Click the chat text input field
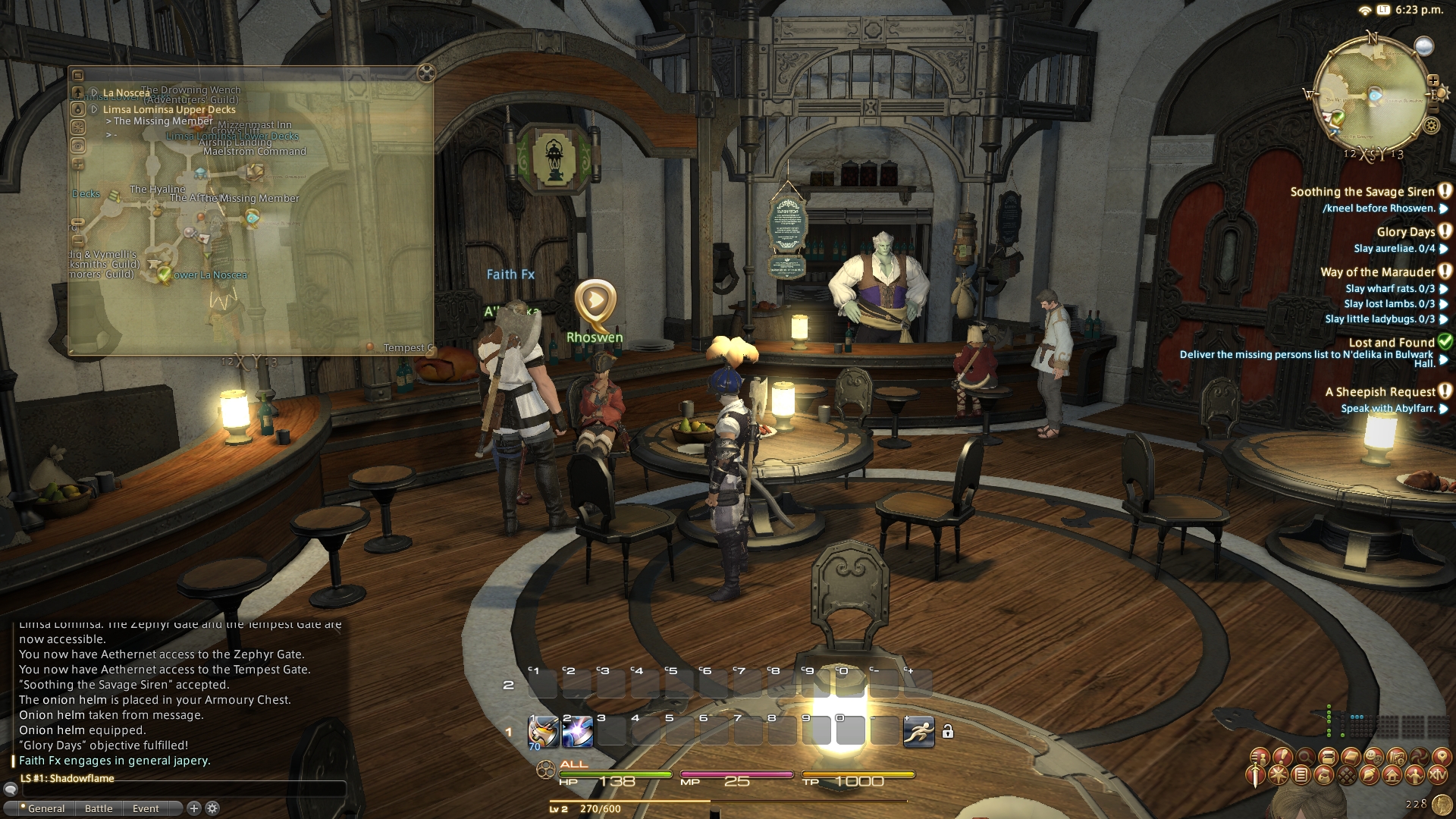This screenshot has width=1456, height=819. point(182,789)
